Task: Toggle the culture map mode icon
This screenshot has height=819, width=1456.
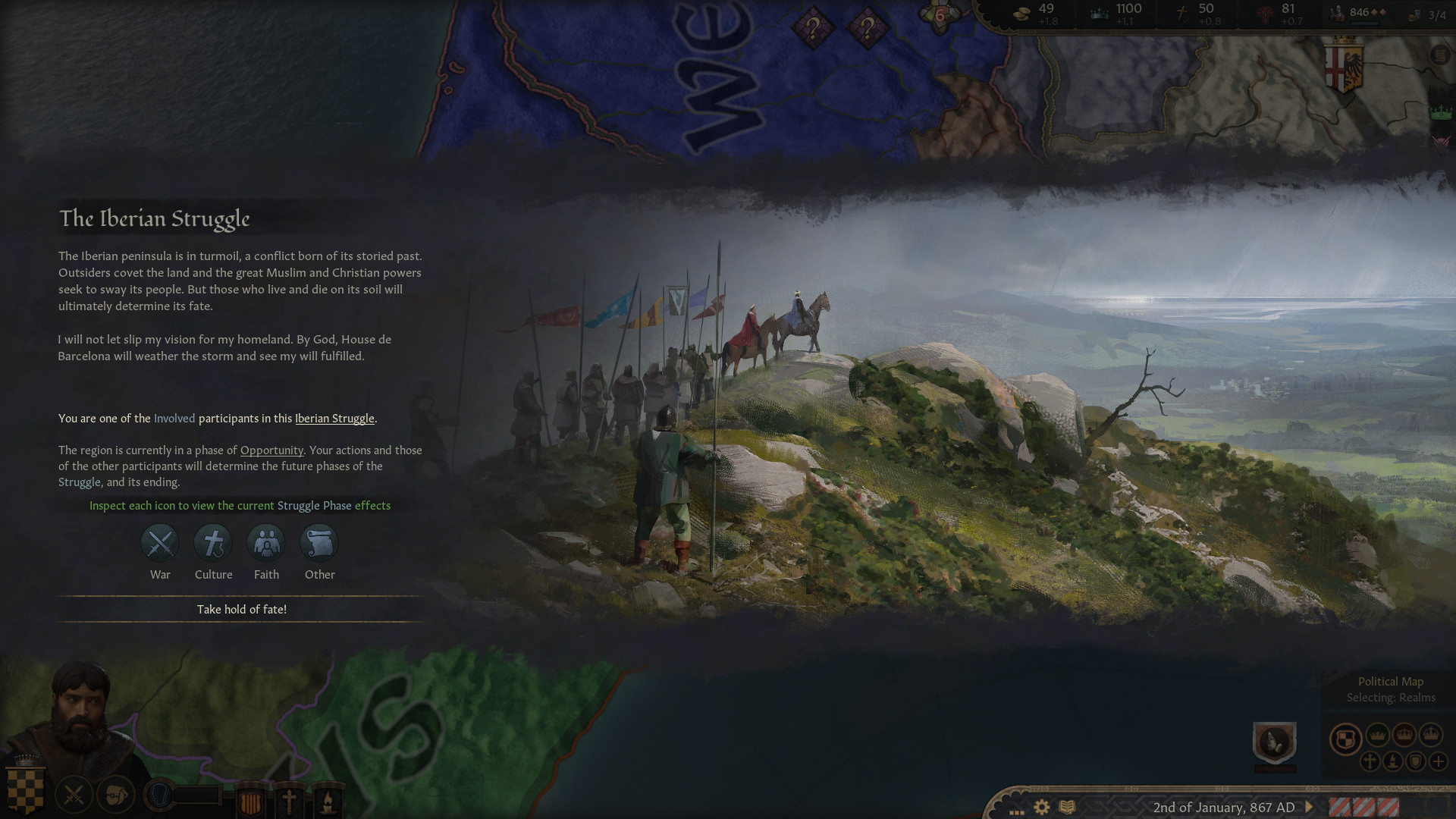Action: click(x=1392, y=761)
